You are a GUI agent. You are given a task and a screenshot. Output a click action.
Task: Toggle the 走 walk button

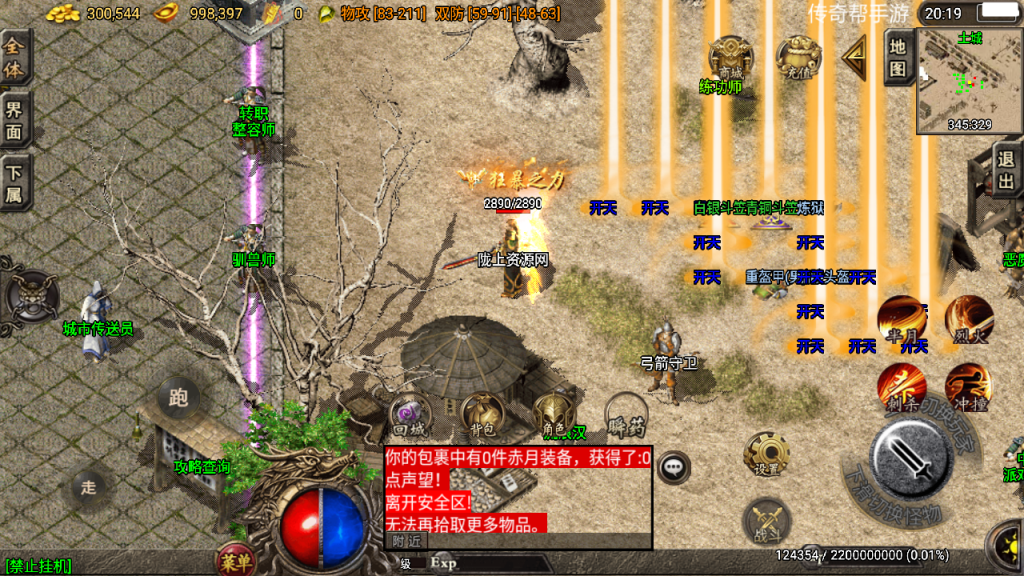tap(89, 487)
